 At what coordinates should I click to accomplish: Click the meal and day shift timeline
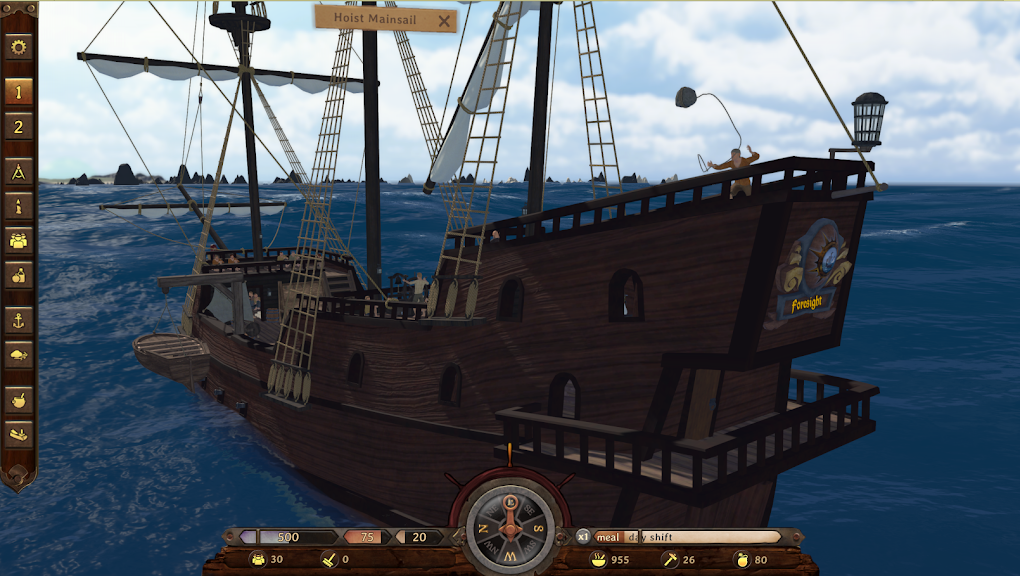688,537
